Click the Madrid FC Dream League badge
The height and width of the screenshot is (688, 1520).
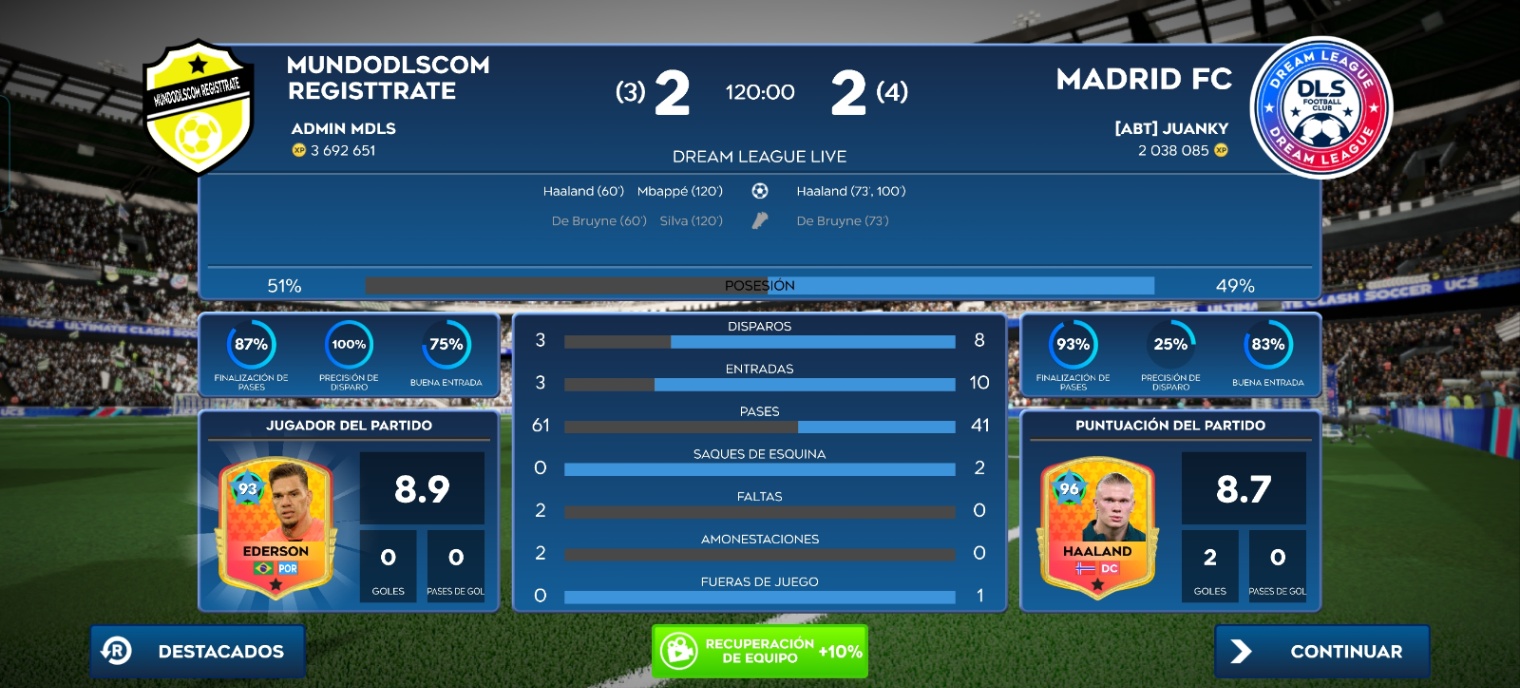[x=1320, y=108]
